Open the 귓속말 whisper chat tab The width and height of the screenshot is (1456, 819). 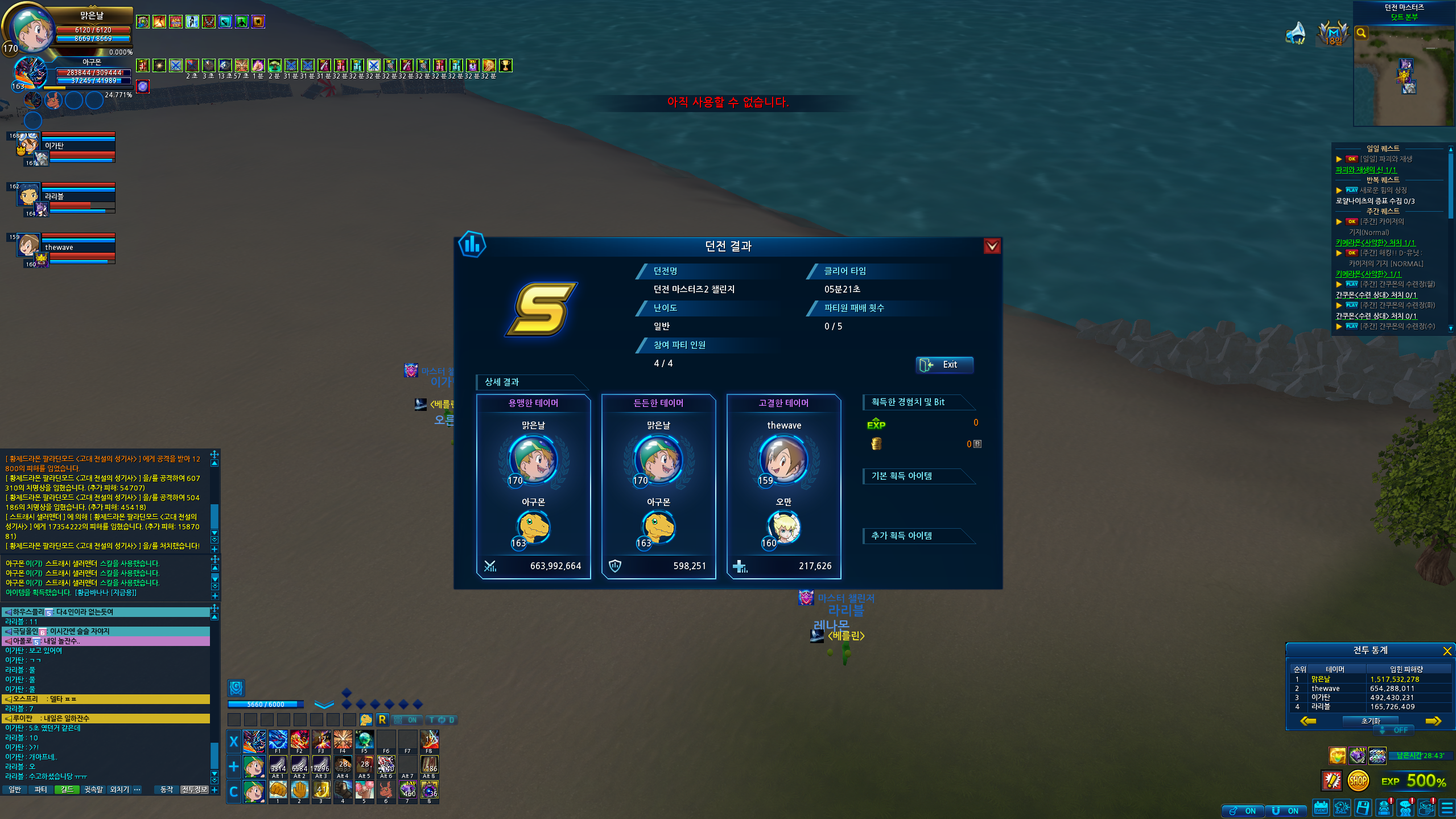click(x=93, y=789)
